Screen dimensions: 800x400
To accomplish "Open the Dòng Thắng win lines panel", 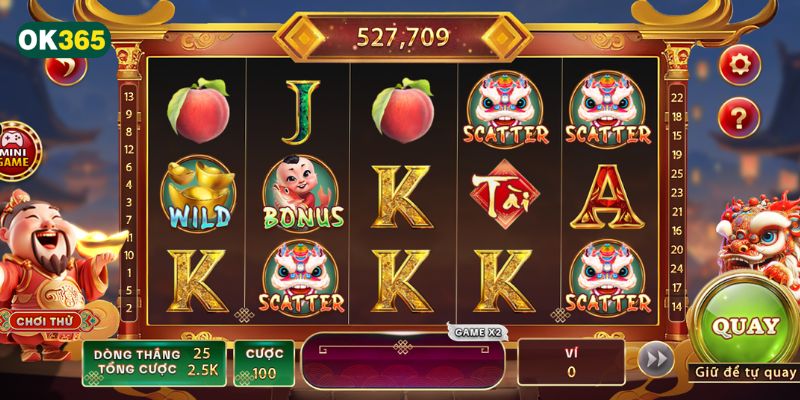I will (153, 362).
